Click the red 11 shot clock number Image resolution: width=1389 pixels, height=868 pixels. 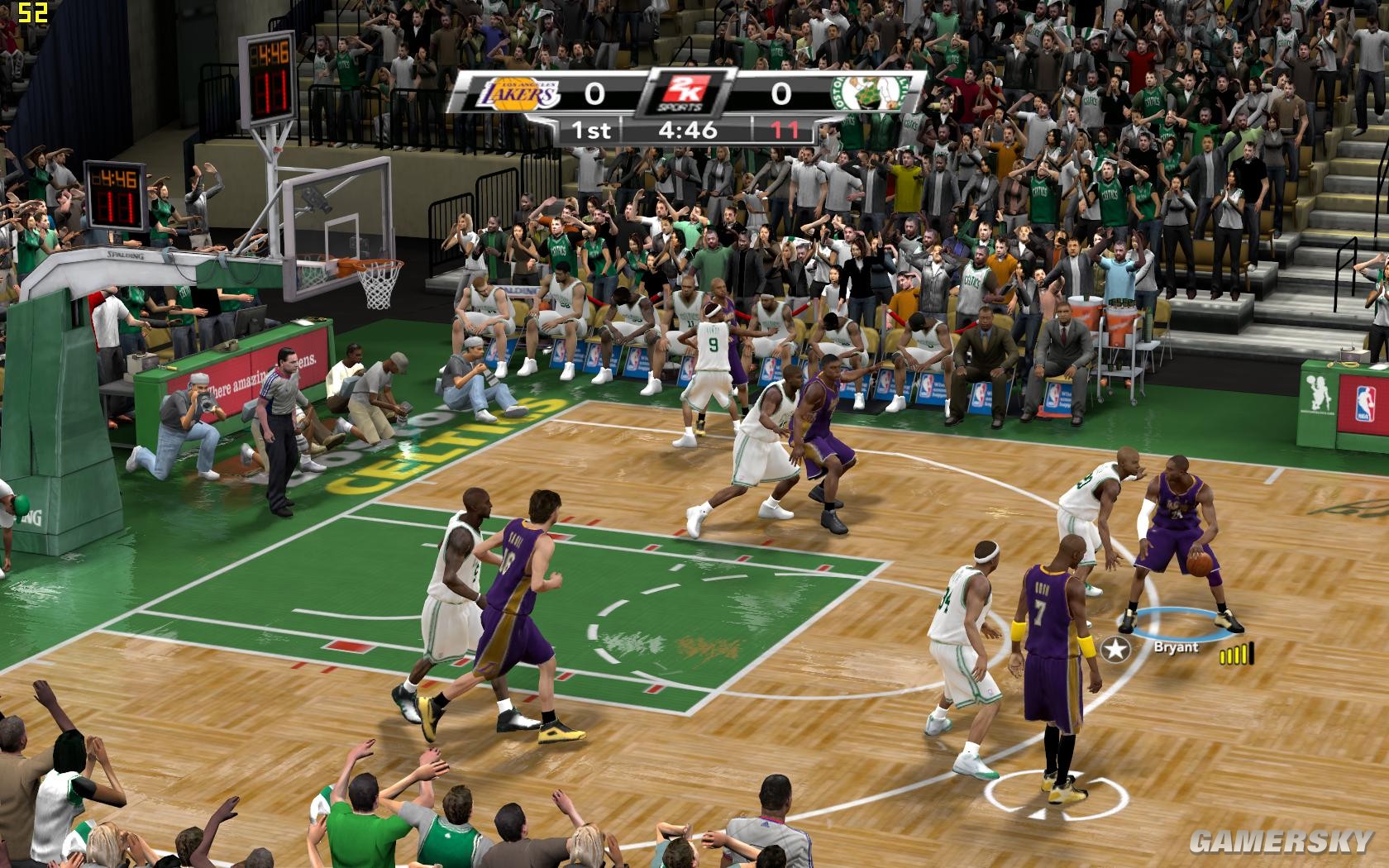click(785, 128)
